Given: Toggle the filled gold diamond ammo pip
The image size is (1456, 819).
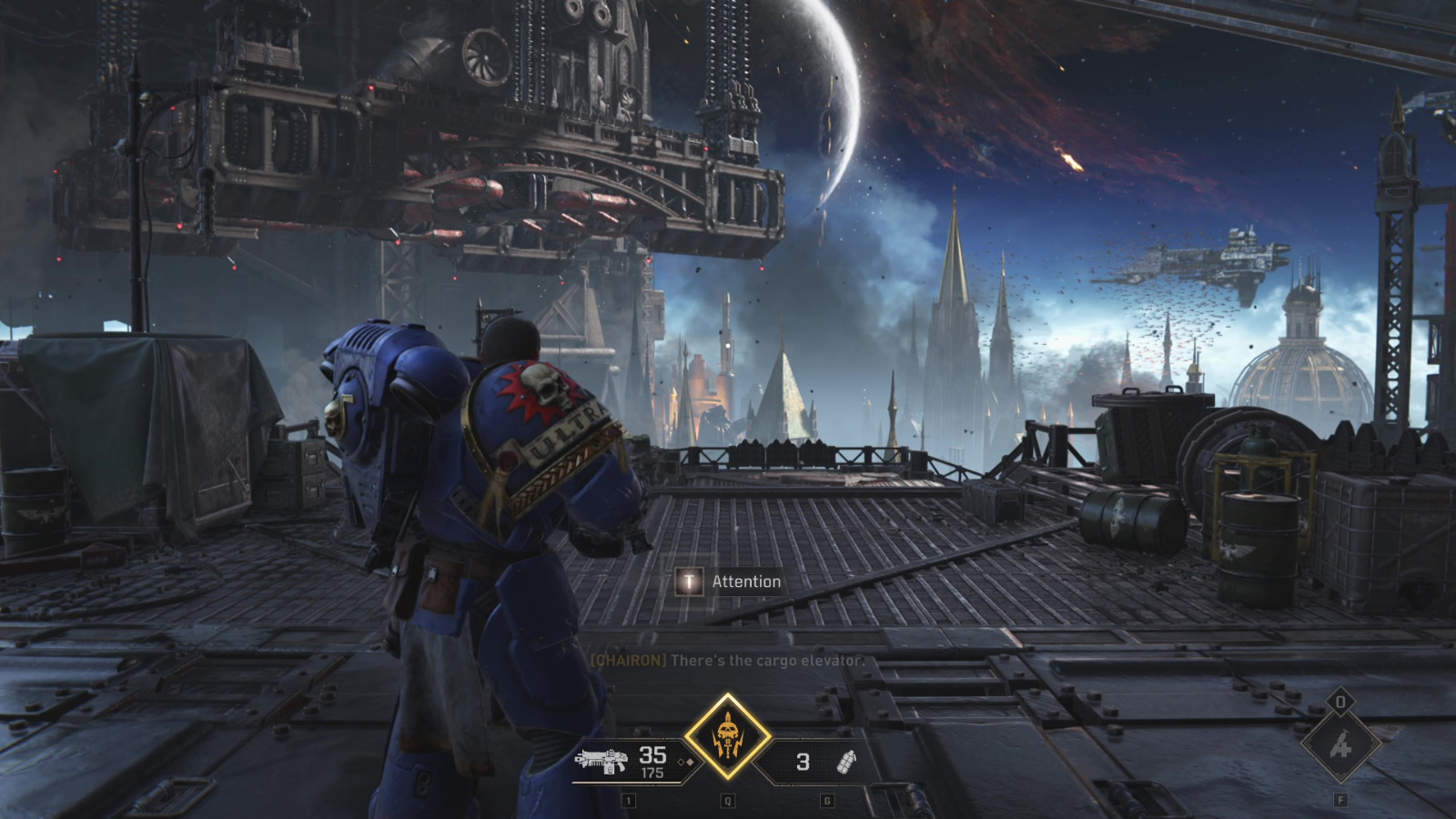Looking at the screenshot, I should [x=690, y=763].
